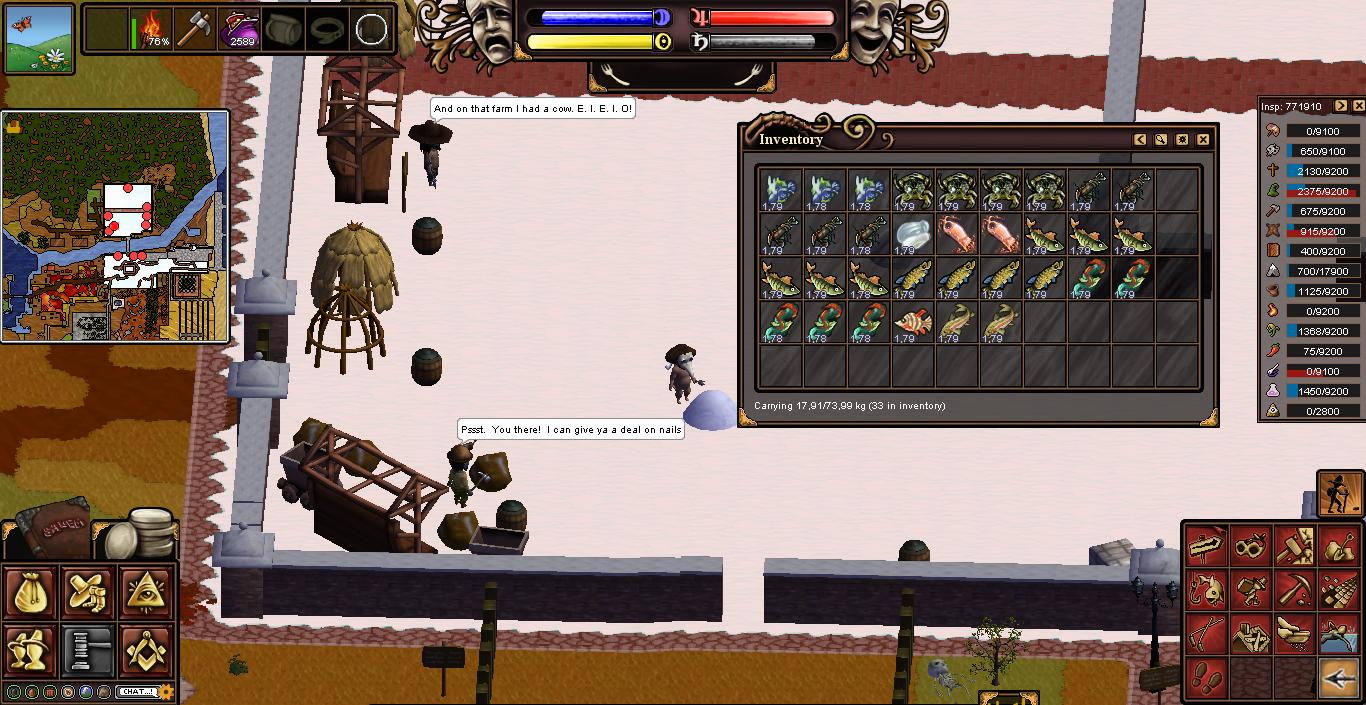Select the footprints action icon
The width and height of the screenshot is (1366, 705).
(x=1207, y=679)
